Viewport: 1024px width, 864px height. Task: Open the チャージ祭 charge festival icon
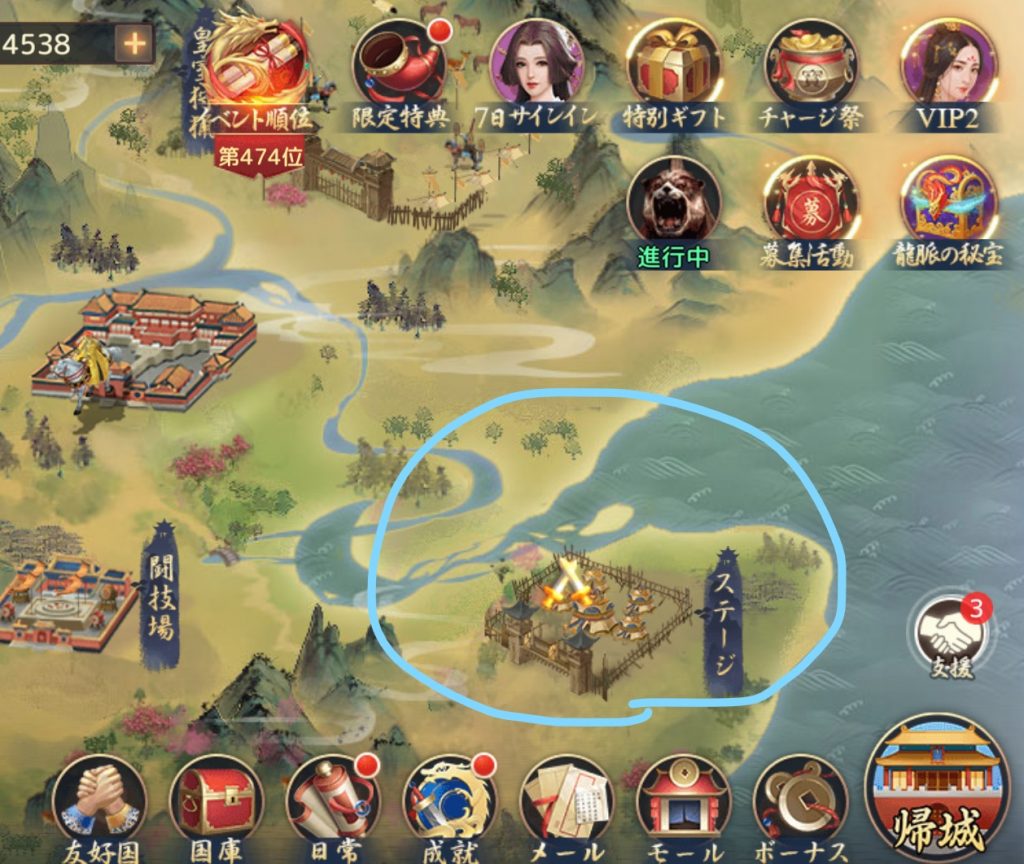811,70
